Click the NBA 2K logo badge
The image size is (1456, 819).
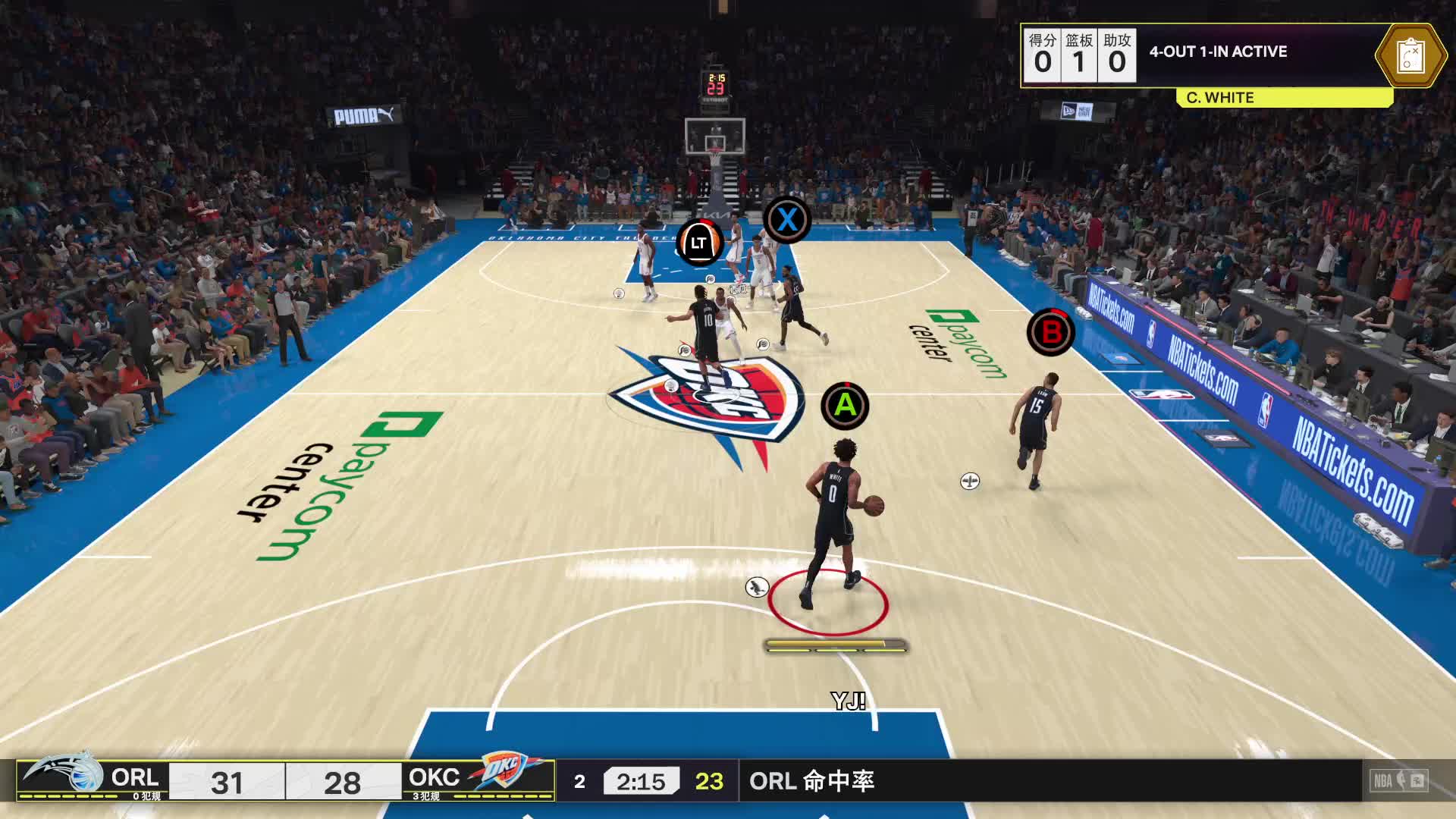[1400, 780]
